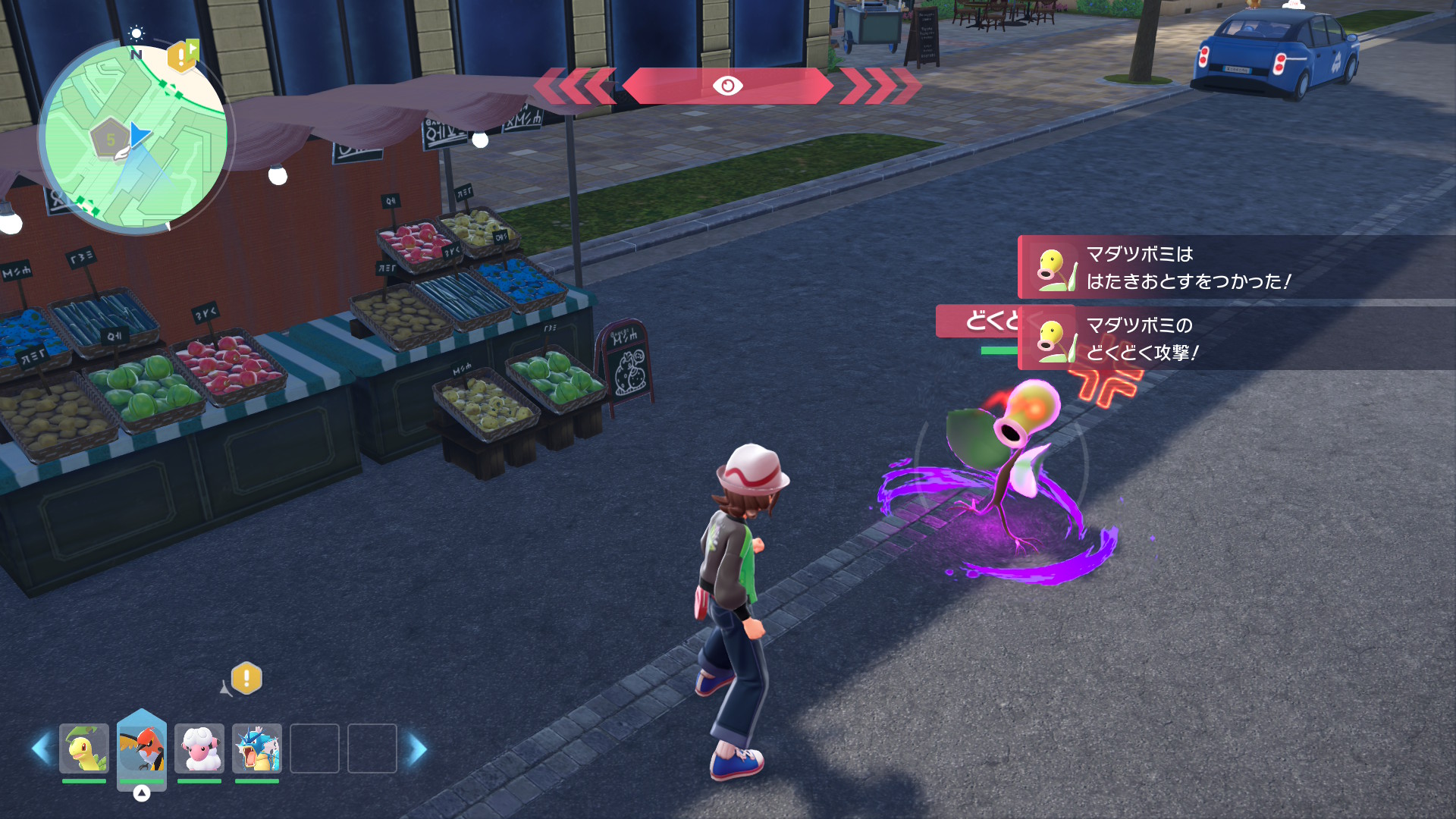
Task: Open the circular minimap
Action: pos(135,136)
